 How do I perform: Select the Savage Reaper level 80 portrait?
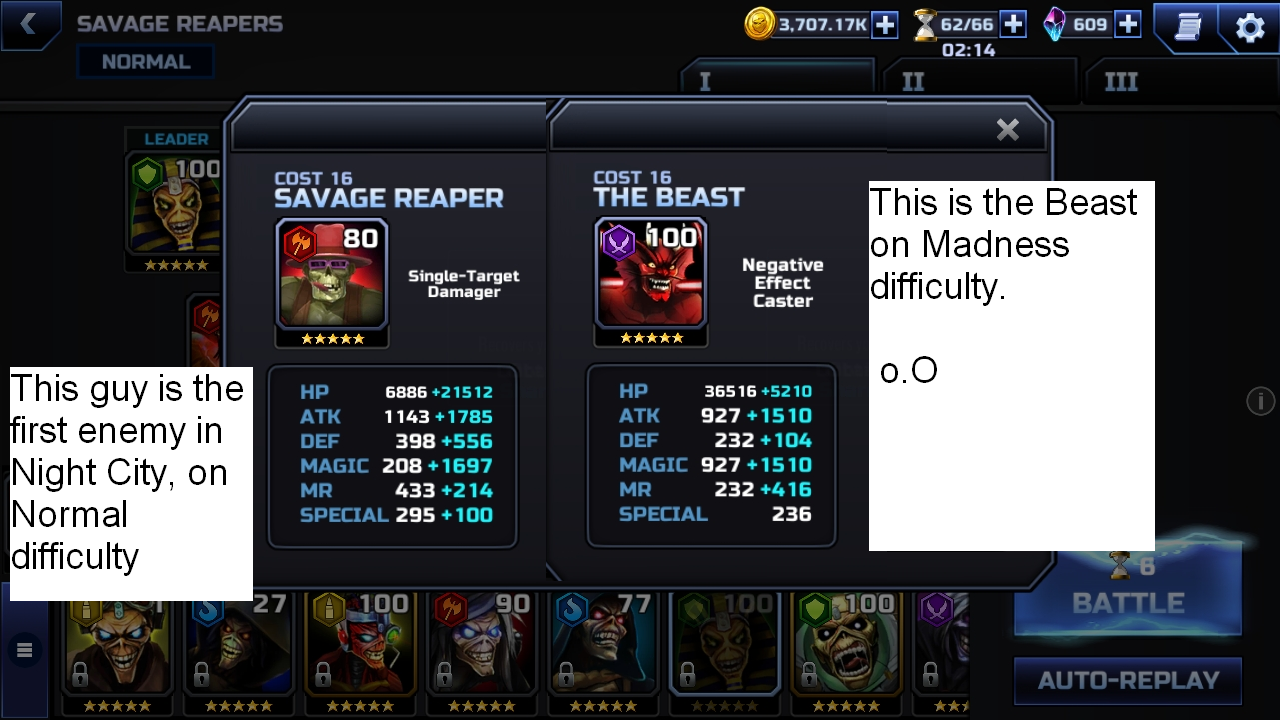pos(332,273)
